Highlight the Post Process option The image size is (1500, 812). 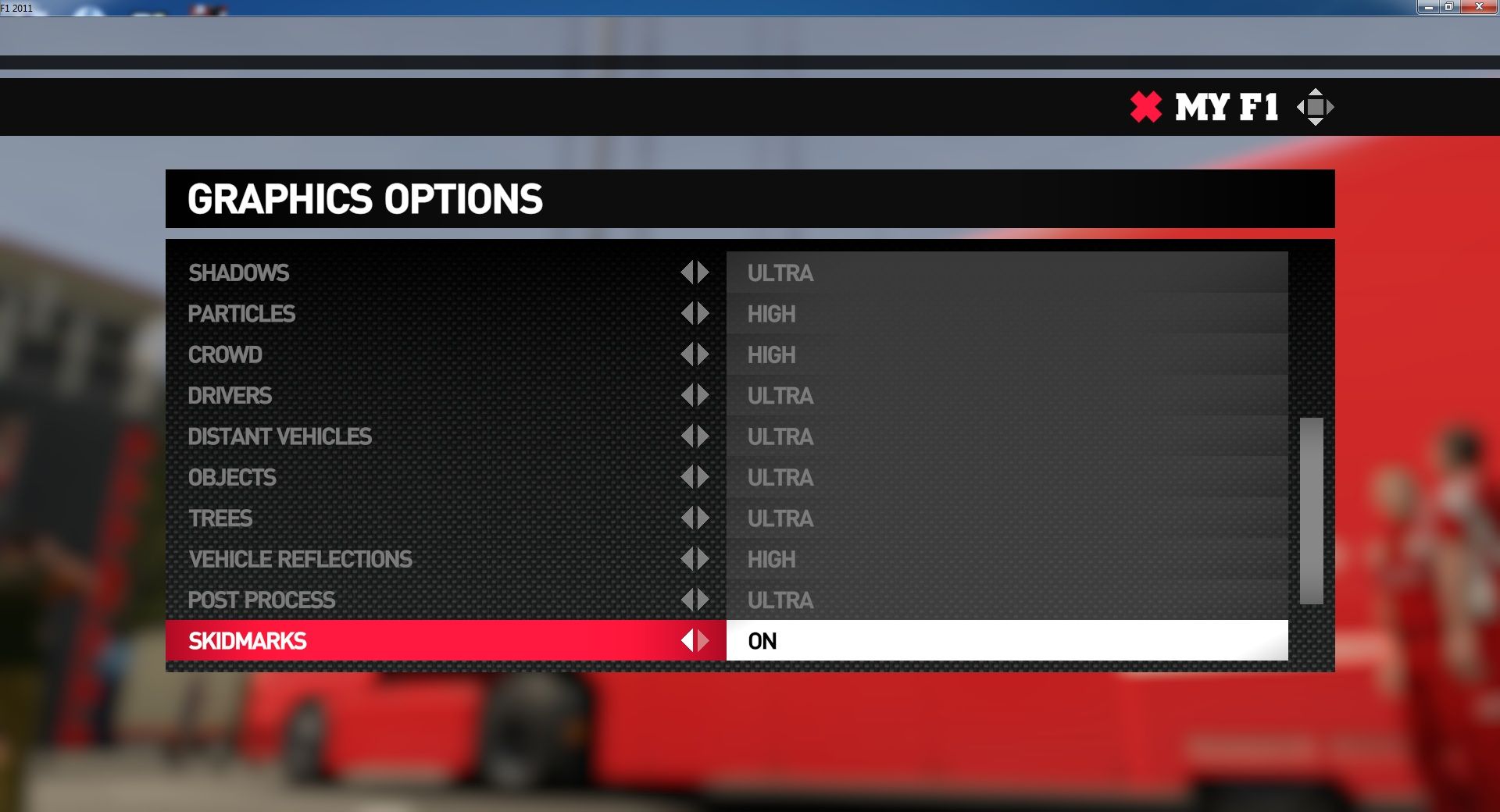click(x=262, y=600)
